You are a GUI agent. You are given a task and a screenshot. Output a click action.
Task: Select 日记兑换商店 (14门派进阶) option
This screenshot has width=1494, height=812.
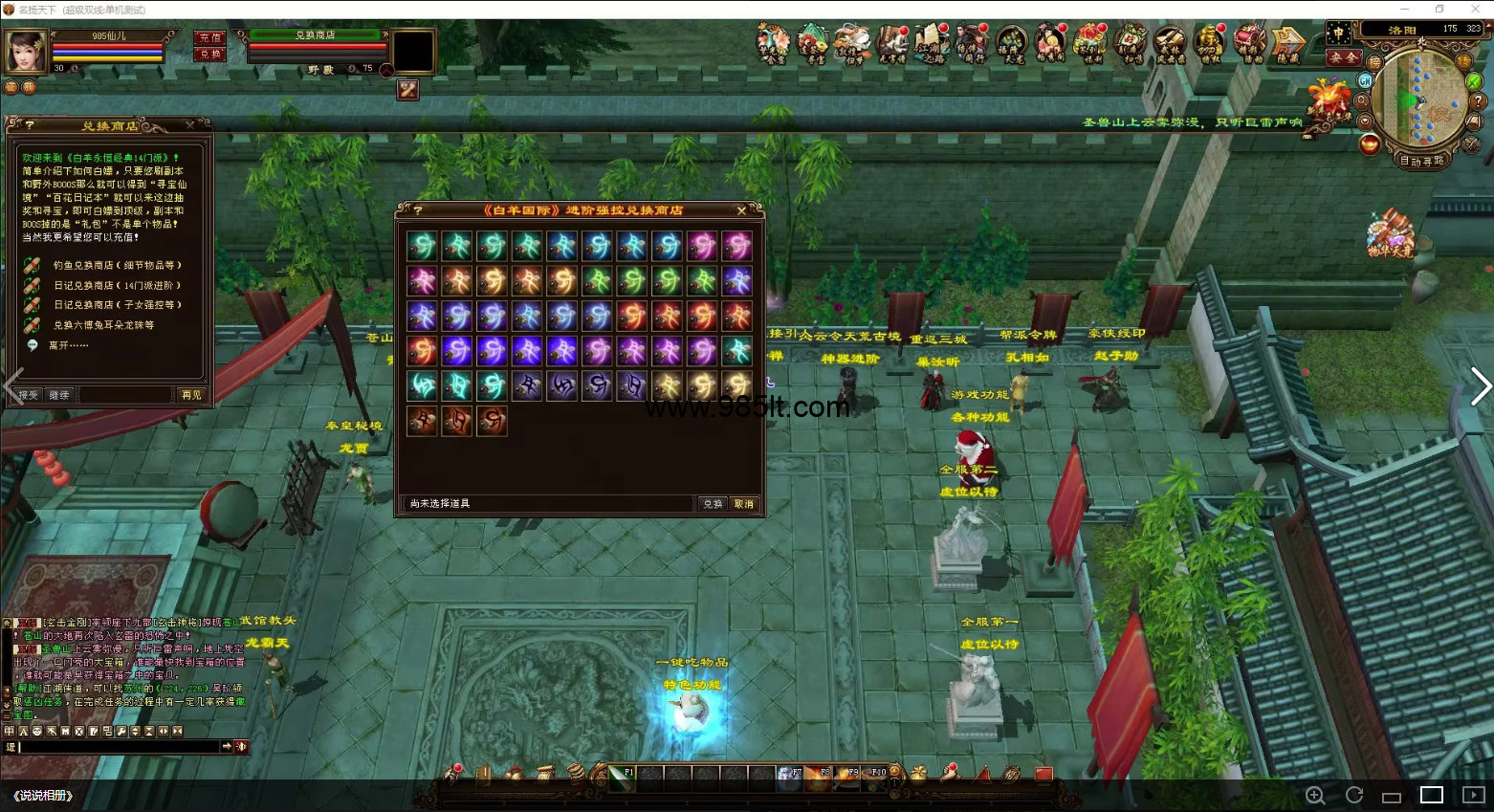point(117,285)
